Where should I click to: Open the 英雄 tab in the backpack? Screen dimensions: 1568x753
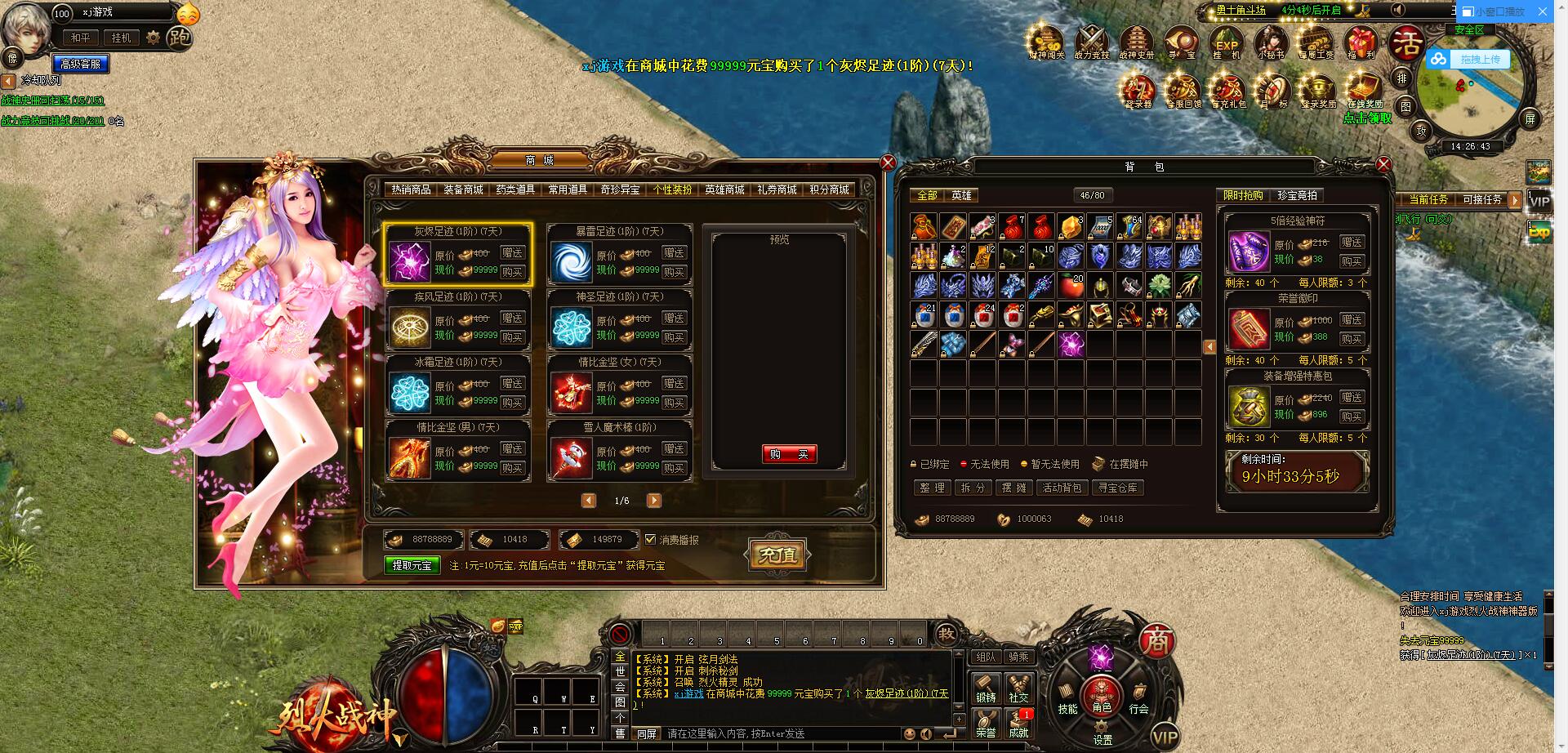(x=961, y=197)
